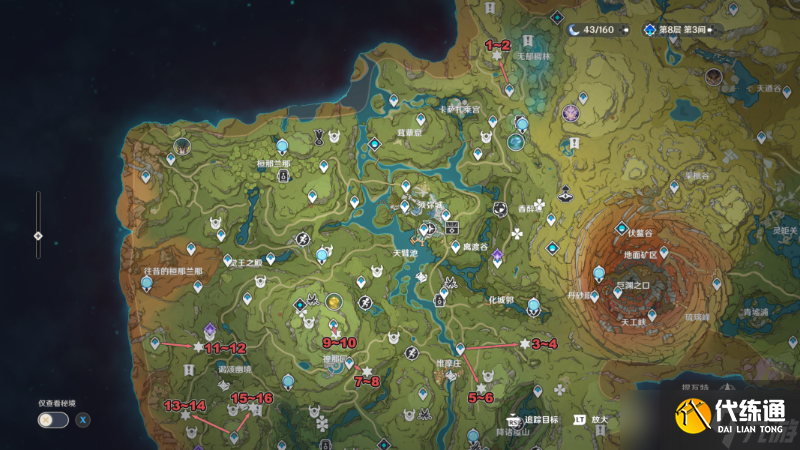Screen dimensions: 800x450
Task: Select the waypoint beside the 3~4 label
Action: click(x=460, y=349)
